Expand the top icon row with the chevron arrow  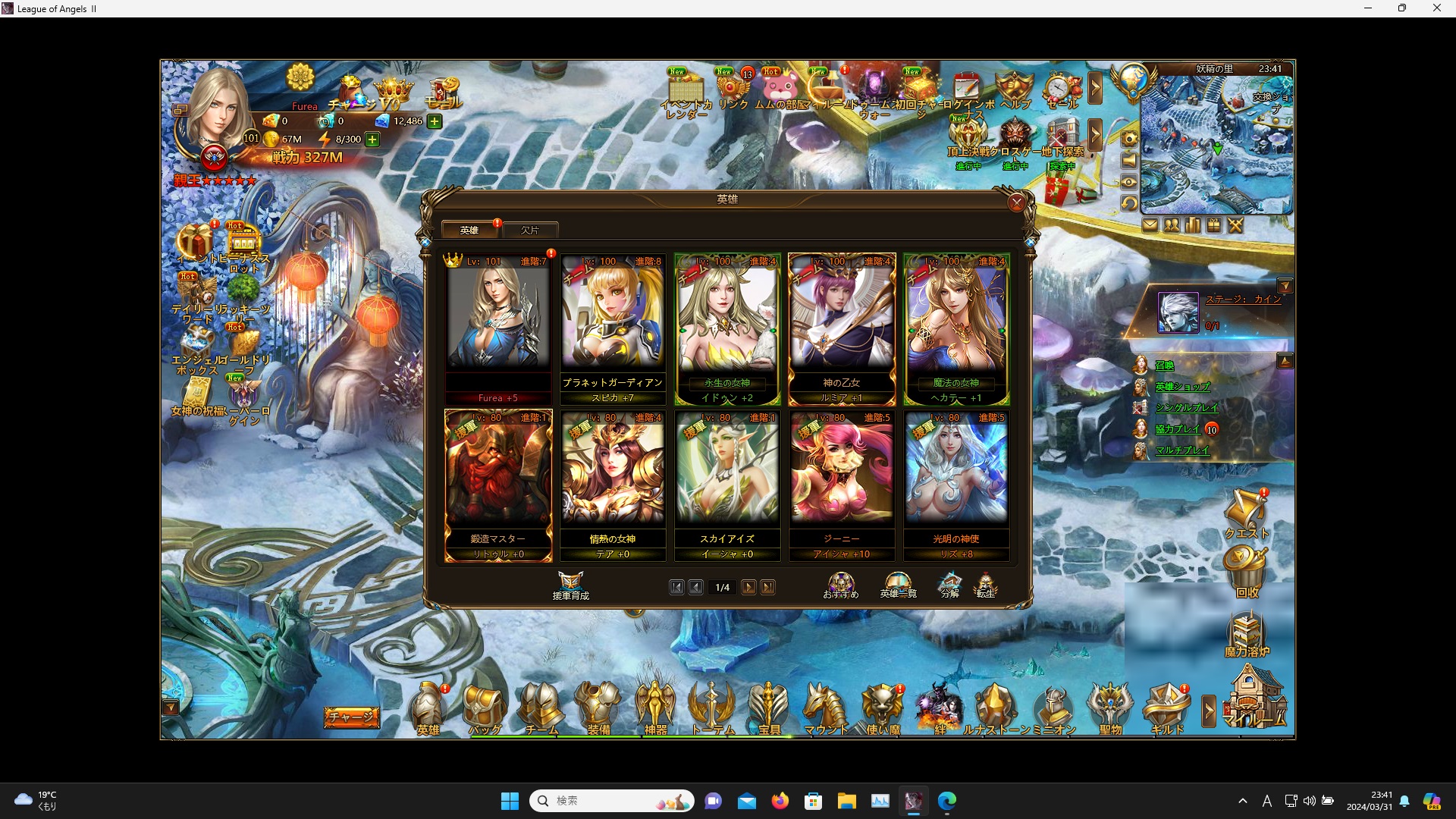click(1096, 88)
